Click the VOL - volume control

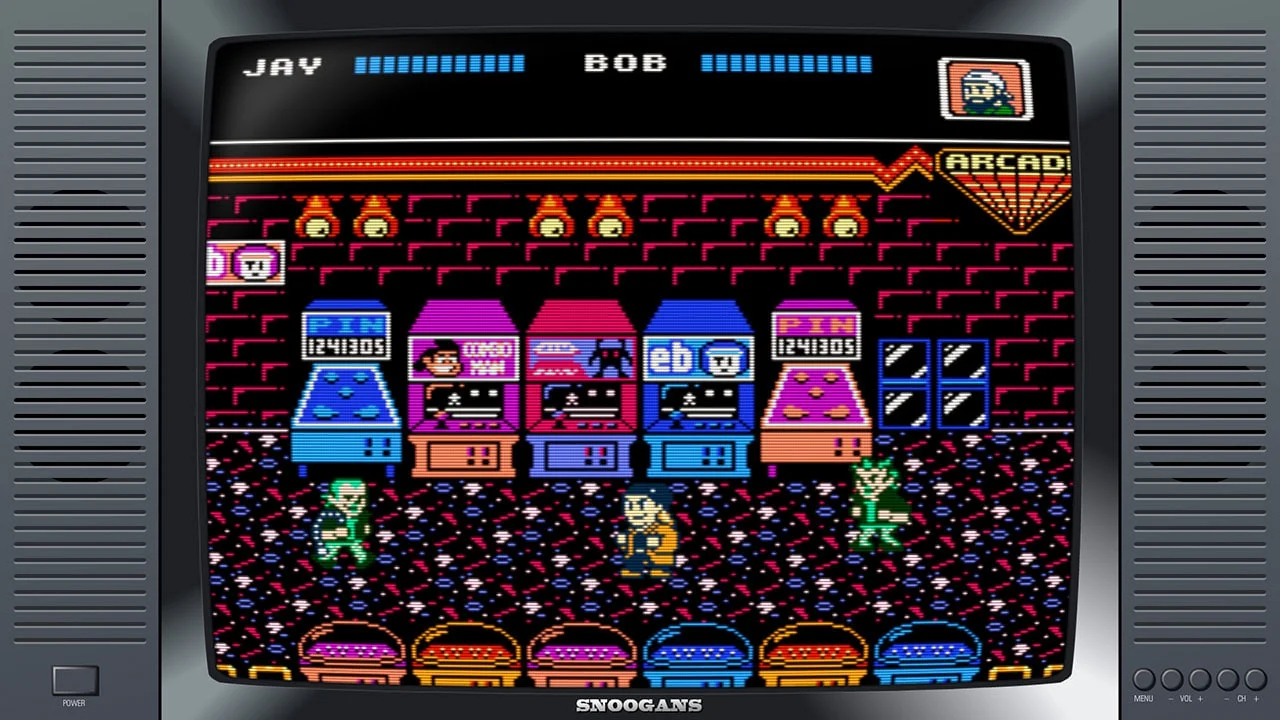[1170, 678]
